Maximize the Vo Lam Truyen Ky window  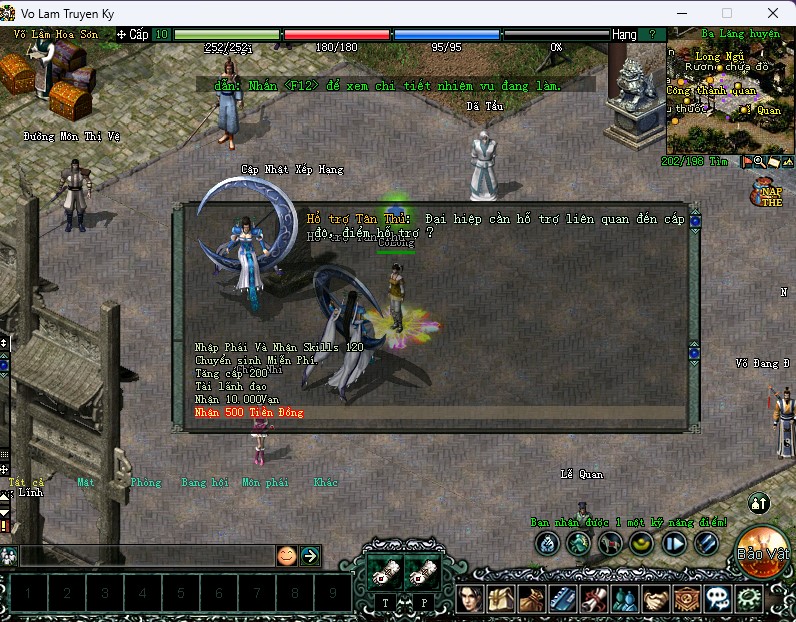pos(727,13)
